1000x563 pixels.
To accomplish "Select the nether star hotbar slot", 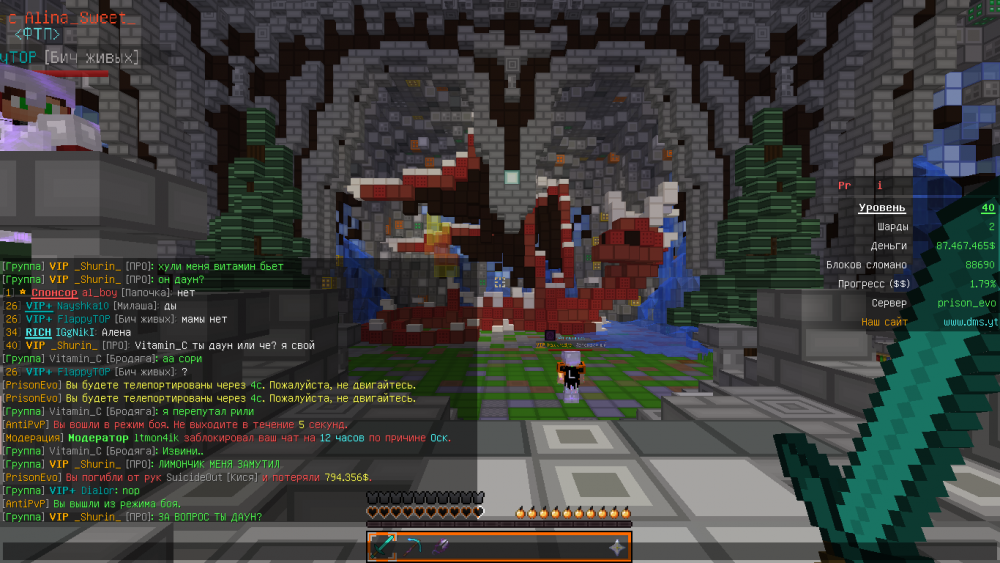I will point(617,547).
